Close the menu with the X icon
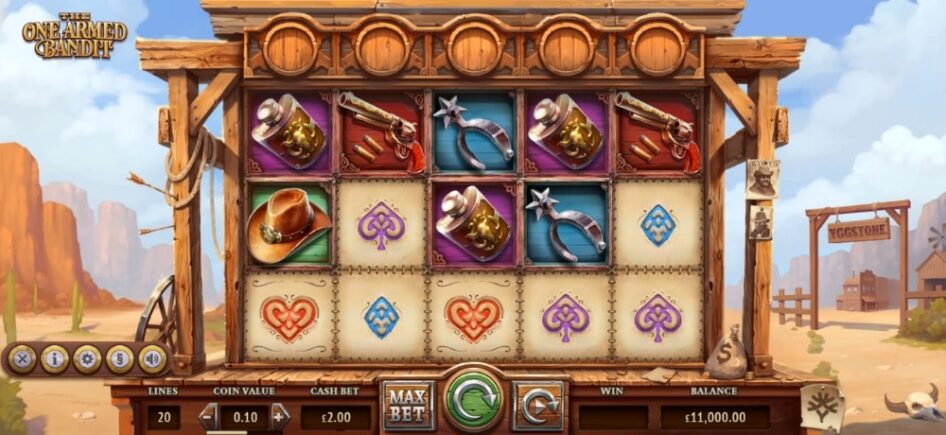946x435 pixels. (x=22, y=358)
